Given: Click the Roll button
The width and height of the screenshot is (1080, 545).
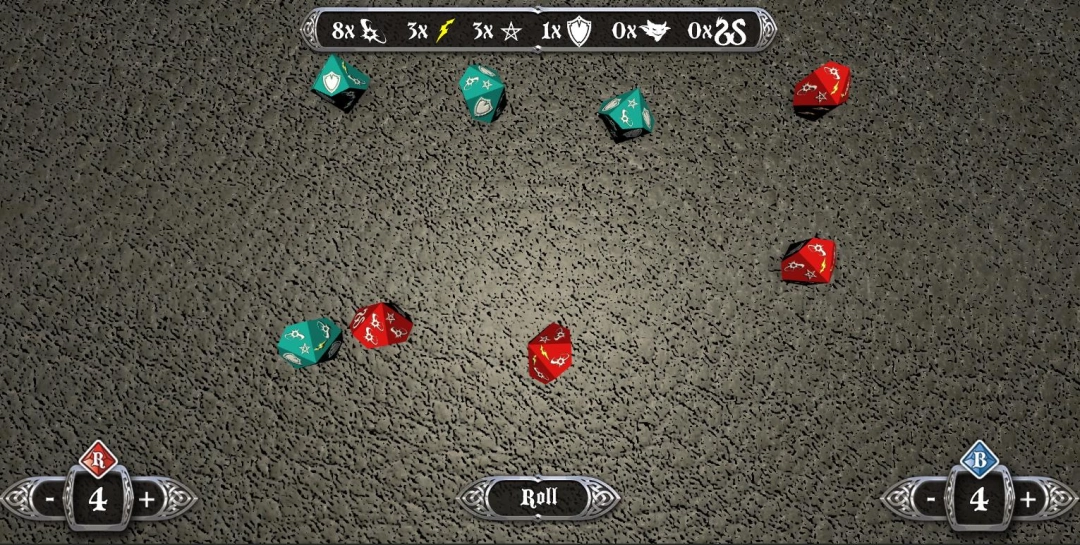Looking at the screenshot, I should click(539, 497).
